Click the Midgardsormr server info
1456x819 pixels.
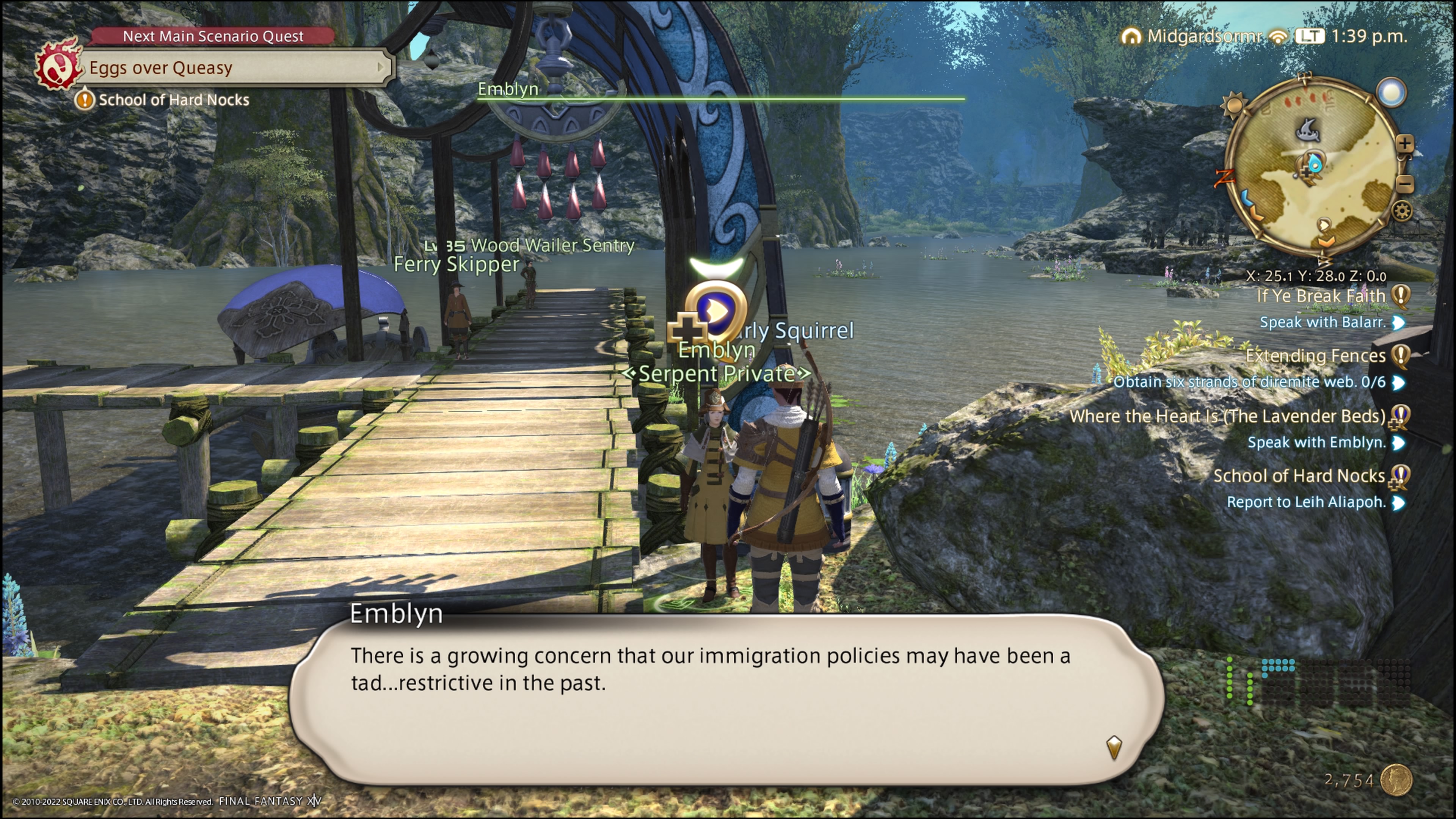click(x=1204, y=36)
